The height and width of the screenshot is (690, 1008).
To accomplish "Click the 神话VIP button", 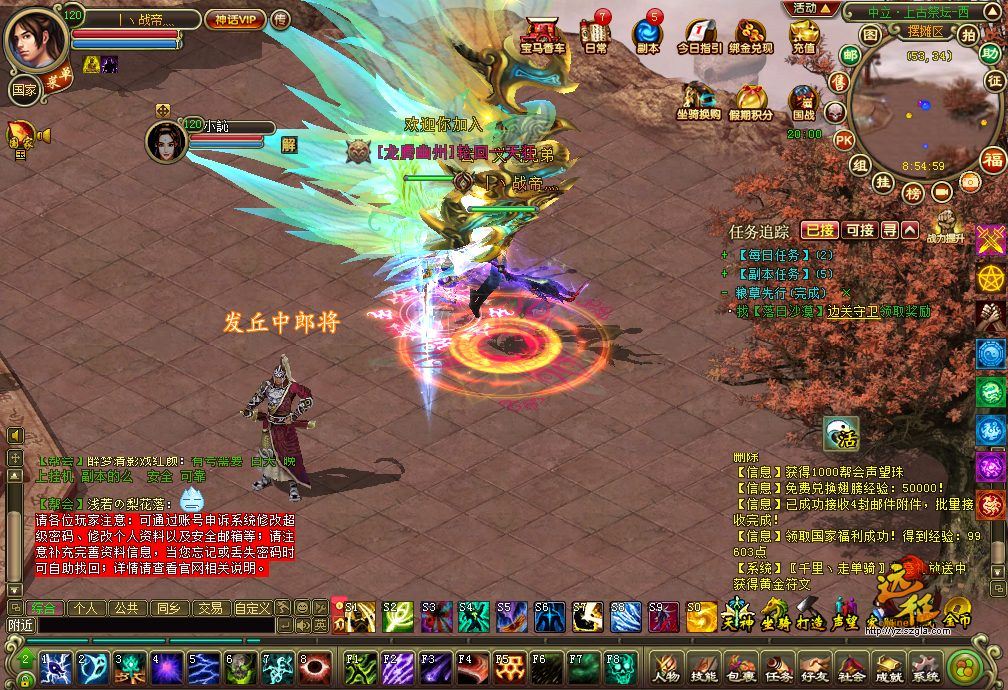I will coord(234,19).
